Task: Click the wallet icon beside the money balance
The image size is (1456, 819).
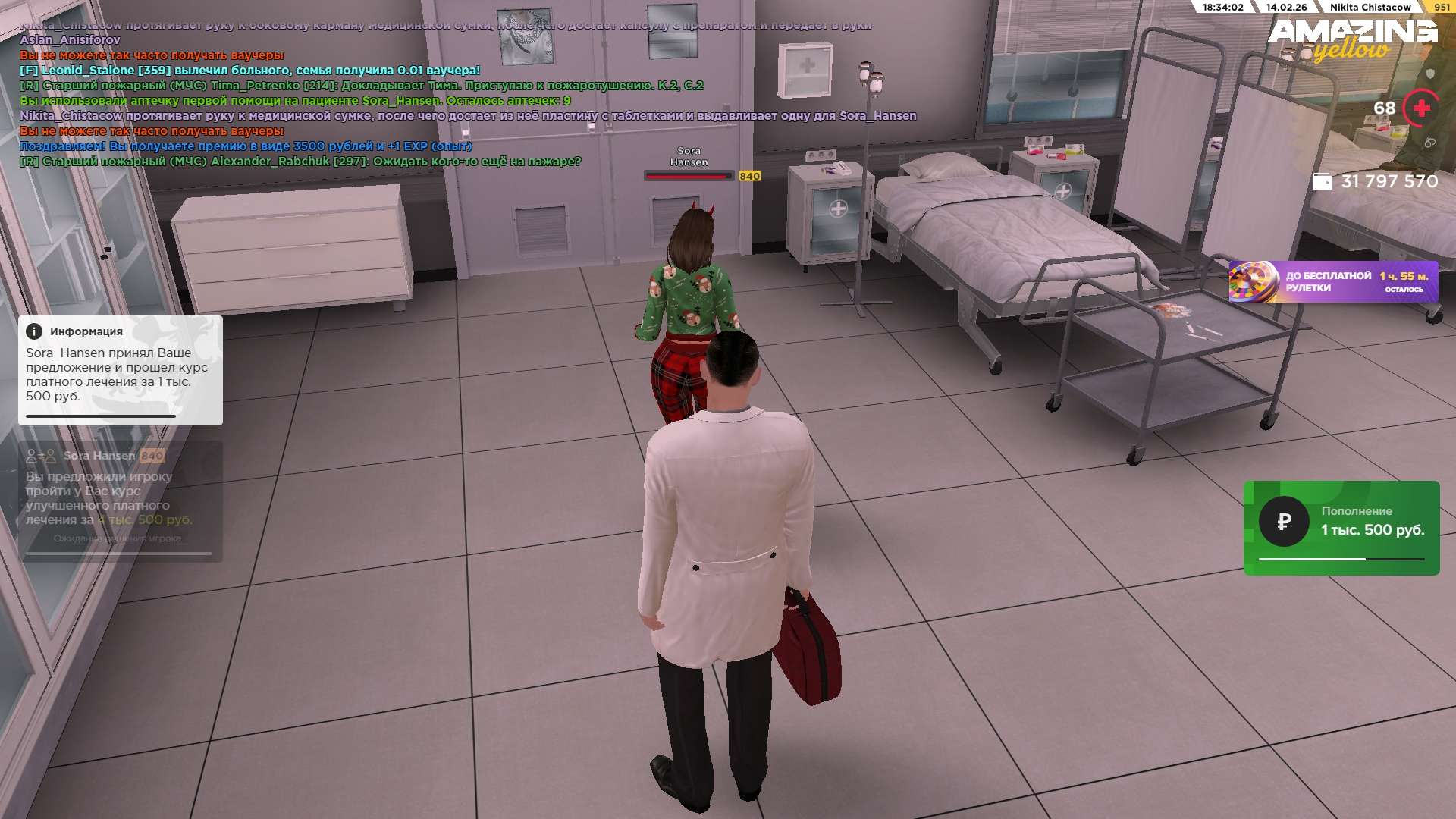Action: [1322, 182]
